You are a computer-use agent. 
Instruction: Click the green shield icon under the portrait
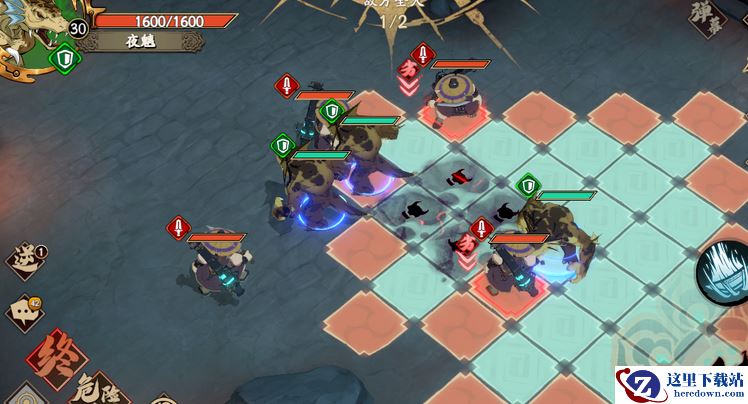(x=64, y=59)
